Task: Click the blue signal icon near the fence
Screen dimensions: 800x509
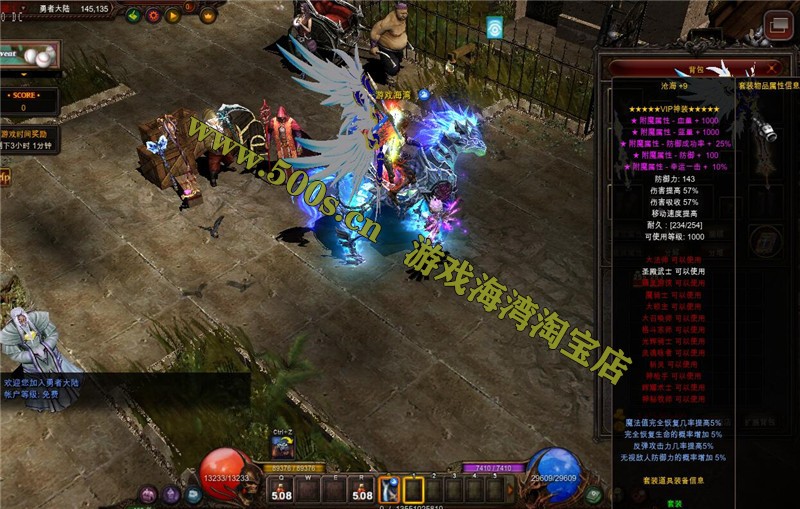Action: pyautogui.click(x=494, y=27)
